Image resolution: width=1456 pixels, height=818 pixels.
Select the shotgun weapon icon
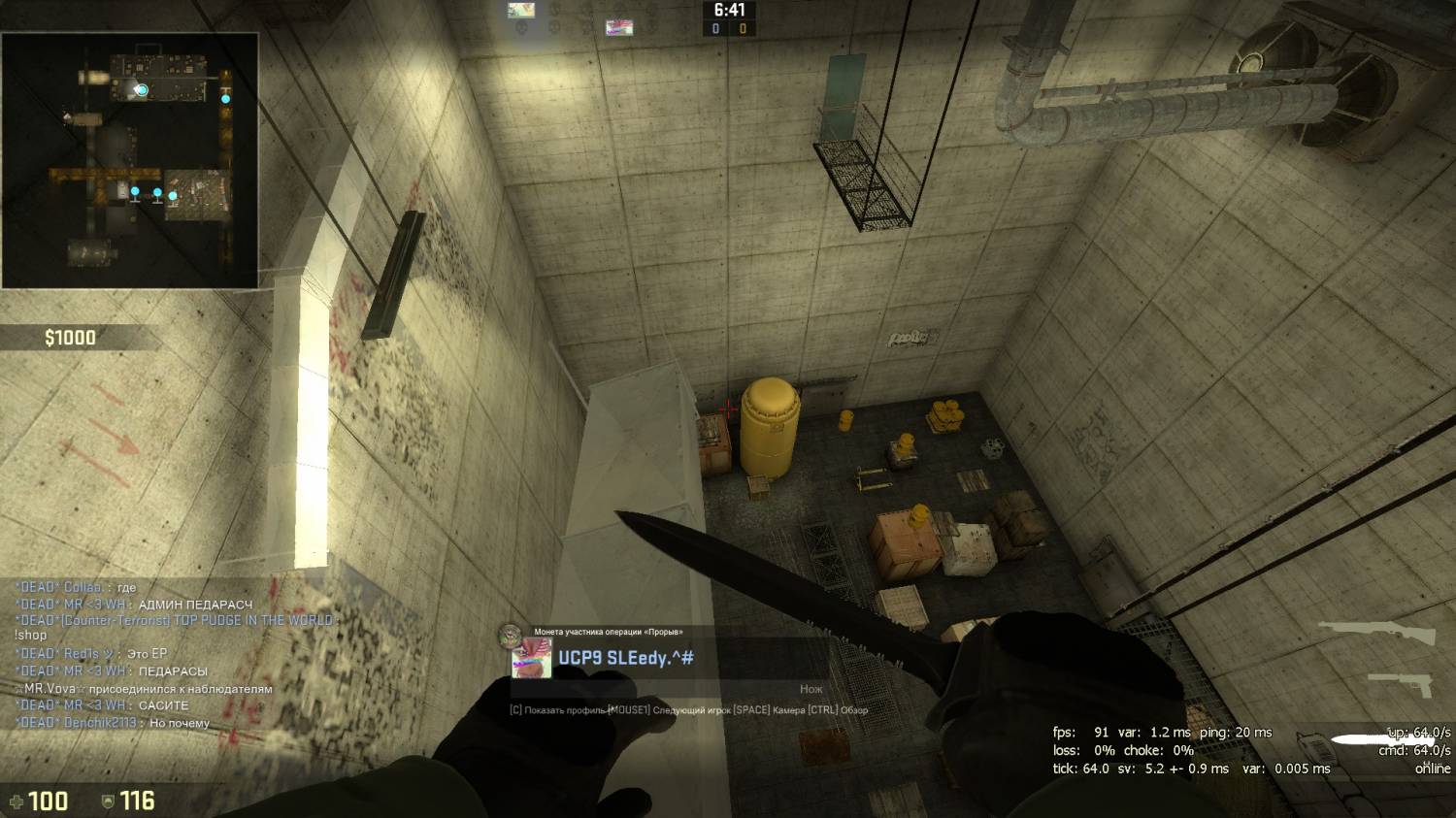pos(1376,634)
